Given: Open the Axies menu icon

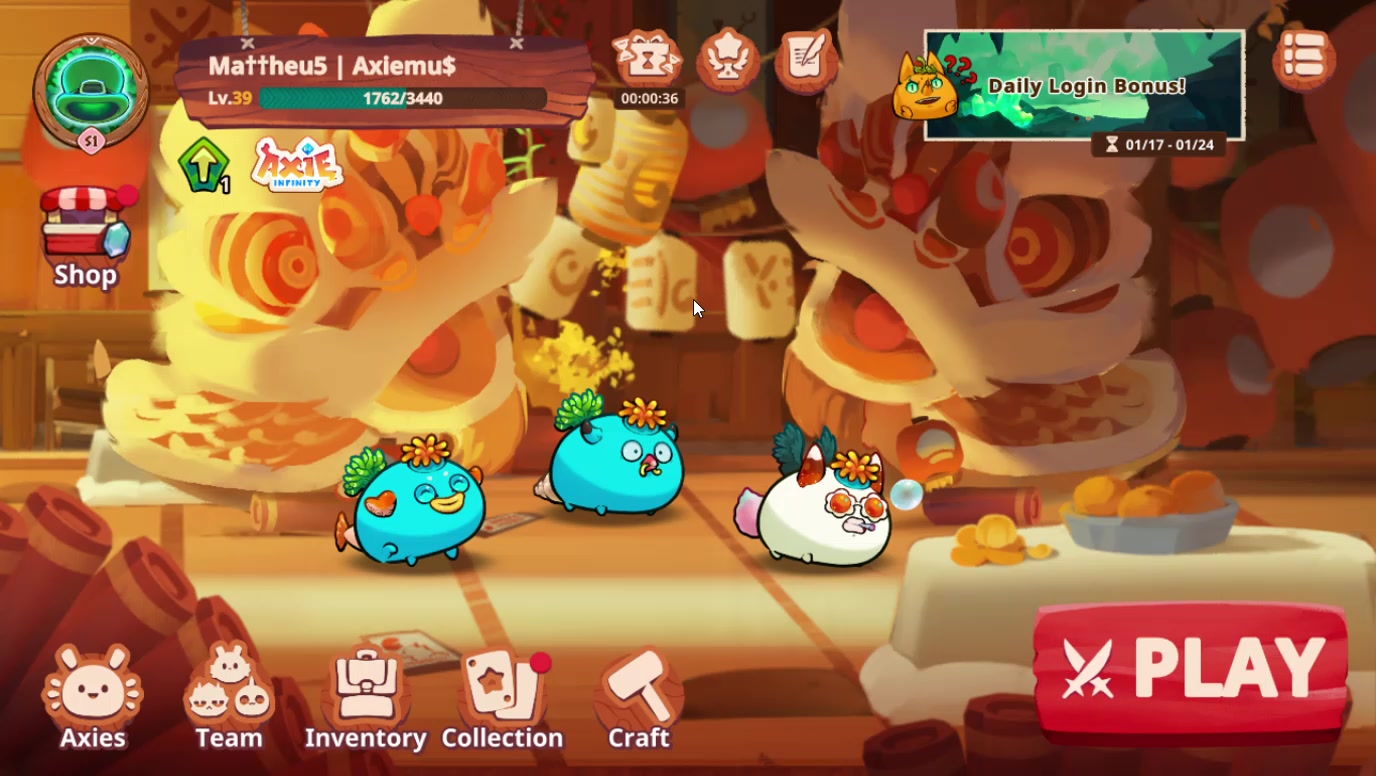Looking at the screenshot, I should tap(92, 690).
